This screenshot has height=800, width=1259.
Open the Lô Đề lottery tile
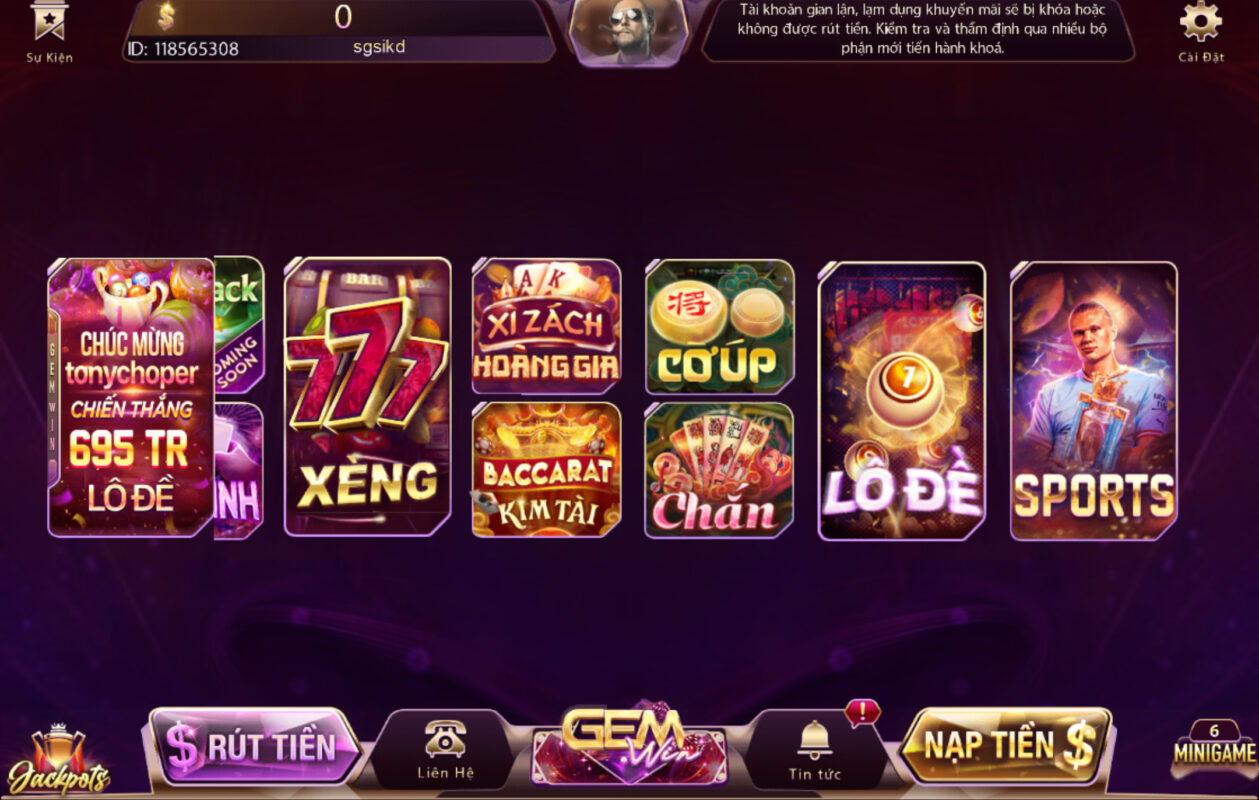901,401
